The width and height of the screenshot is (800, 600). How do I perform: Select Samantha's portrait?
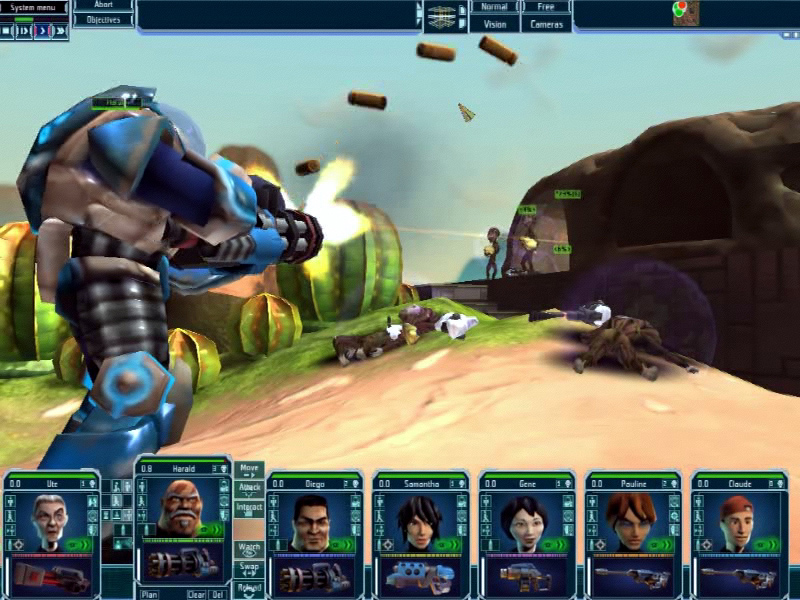pos(417,520)
